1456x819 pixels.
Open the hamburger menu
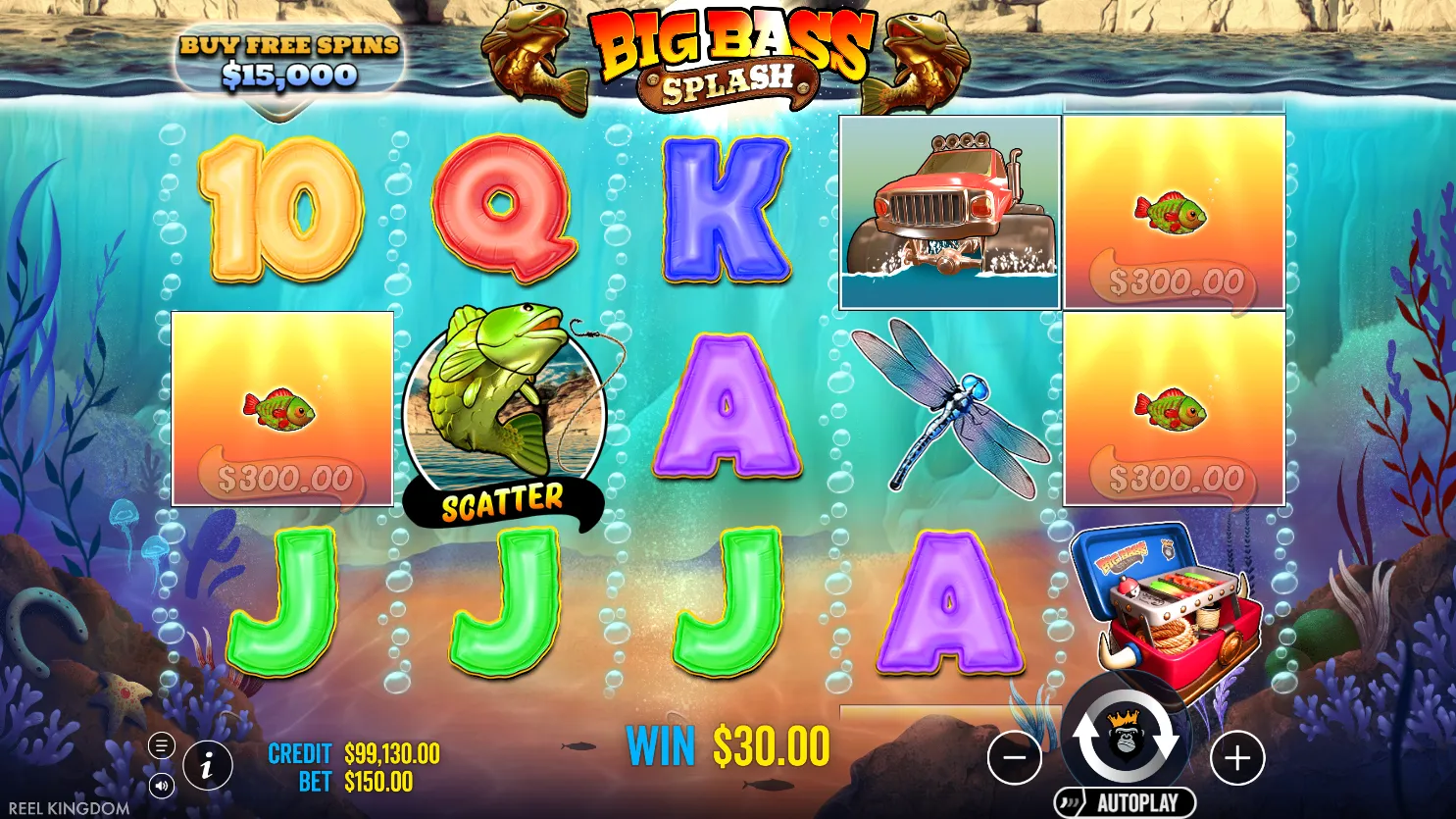tap(160, 745)
